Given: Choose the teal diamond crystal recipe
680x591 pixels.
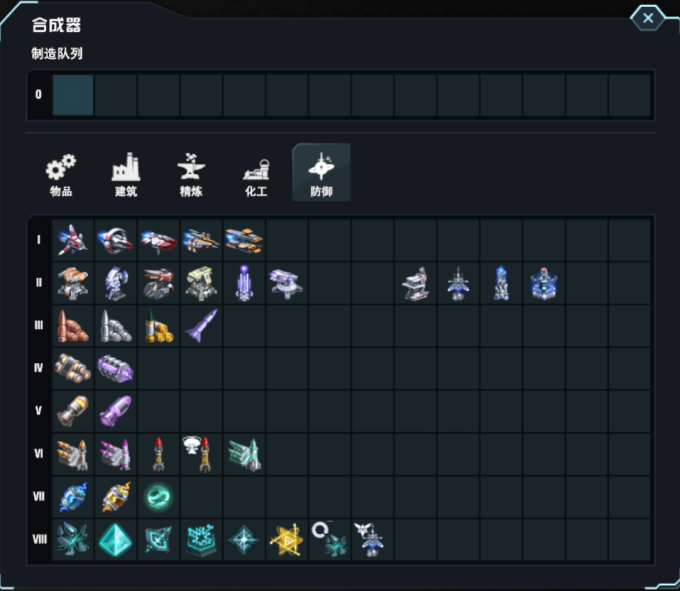Looking at the screenshot, I should tap(115, 540).
